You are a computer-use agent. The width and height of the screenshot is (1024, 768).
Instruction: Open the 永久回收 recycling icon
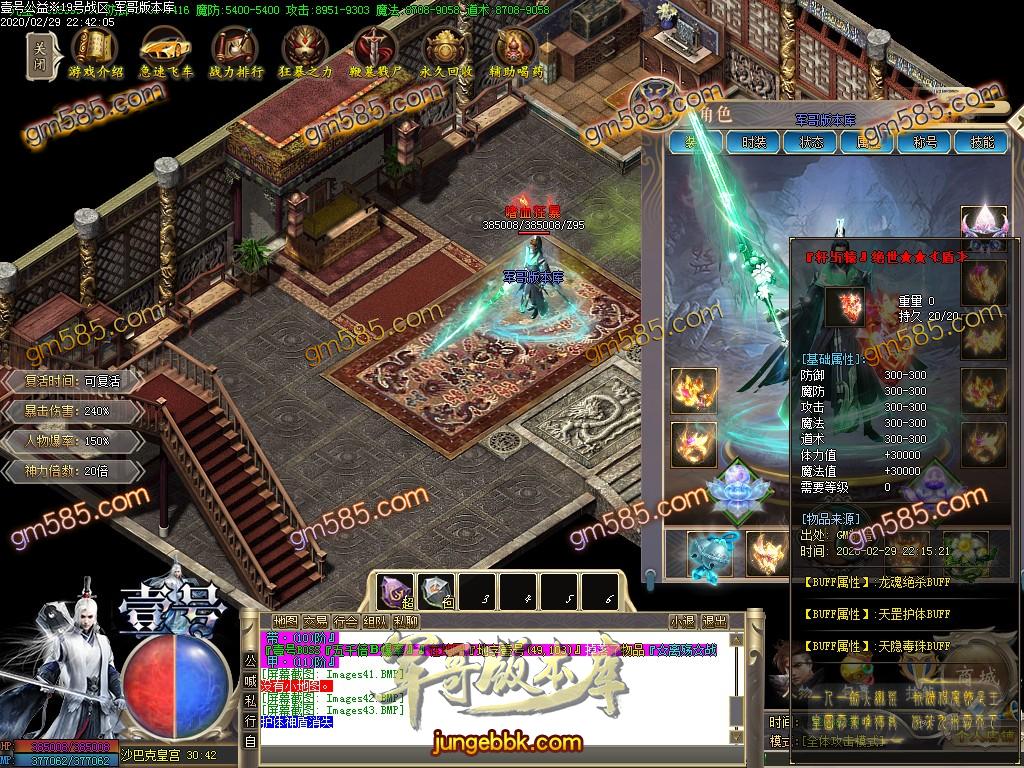[445, 51]
